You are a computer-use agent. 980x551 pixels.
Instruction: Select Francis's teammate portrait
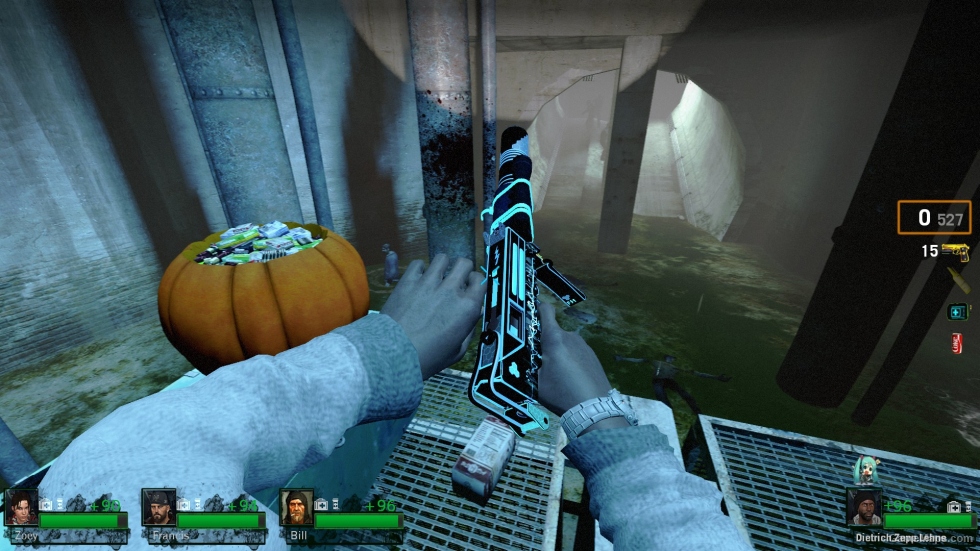coord(159,506)
